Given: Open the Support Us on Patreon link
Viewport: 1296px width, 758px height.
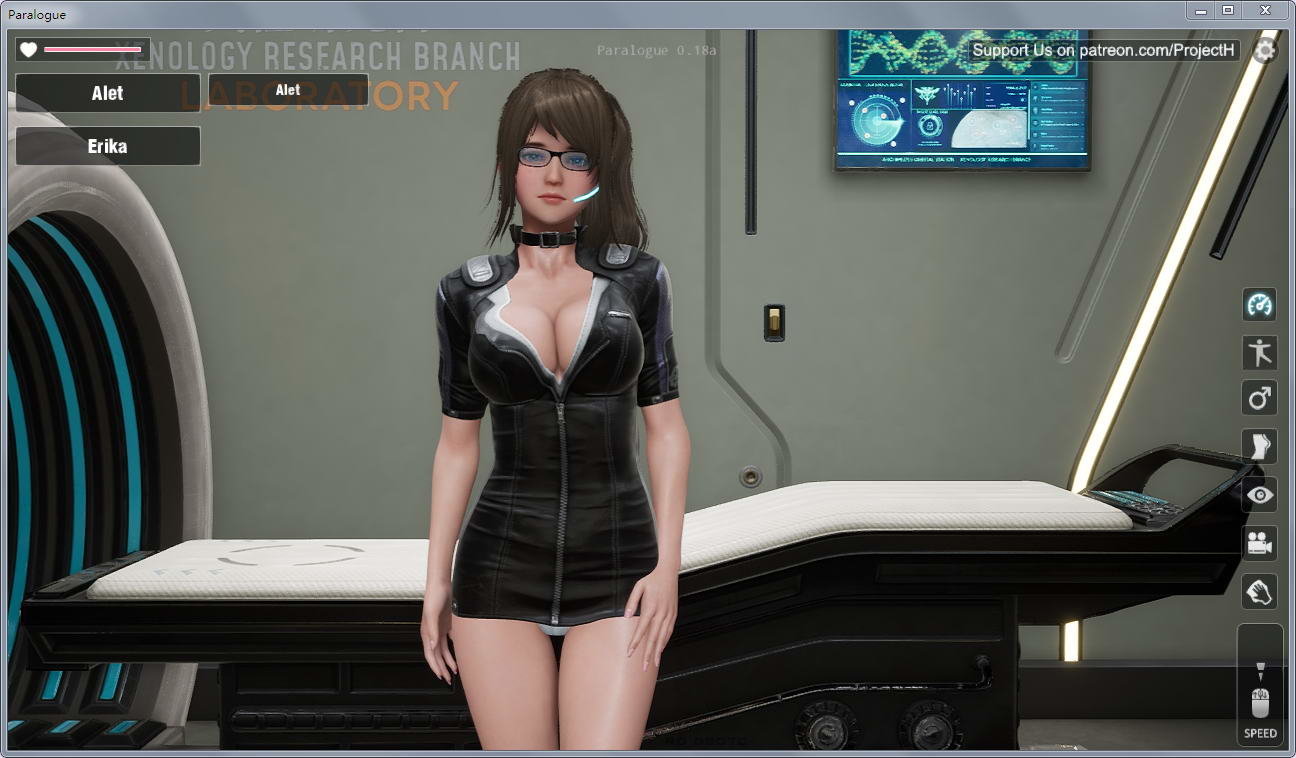Looking at the screenshot, I should 1104,50.
